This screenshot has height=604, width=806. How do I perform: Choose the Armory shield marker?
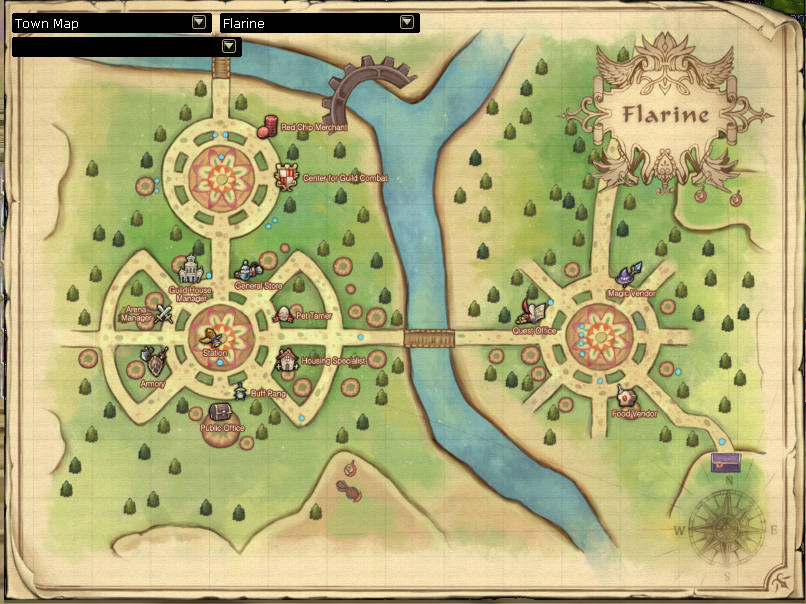coord(152,360)
